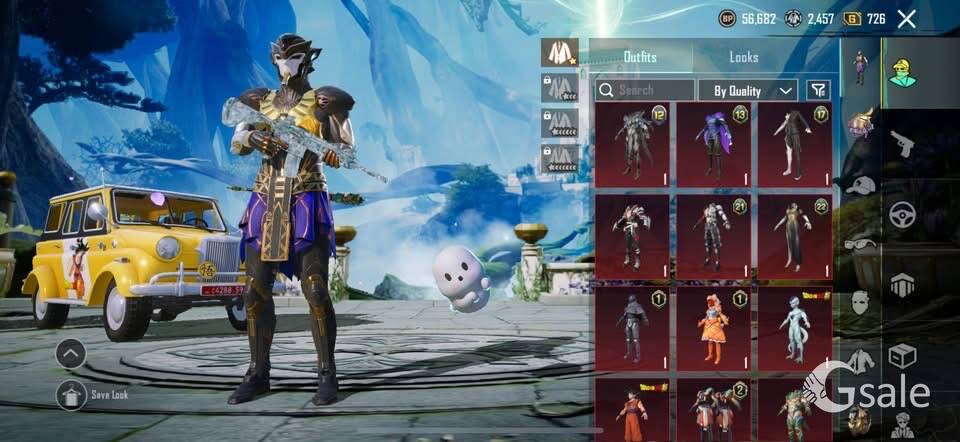Pick the white armor outfit numbered 21
Image resolution: width=960 pixels, height=442 pixels.
click(713, 236)
